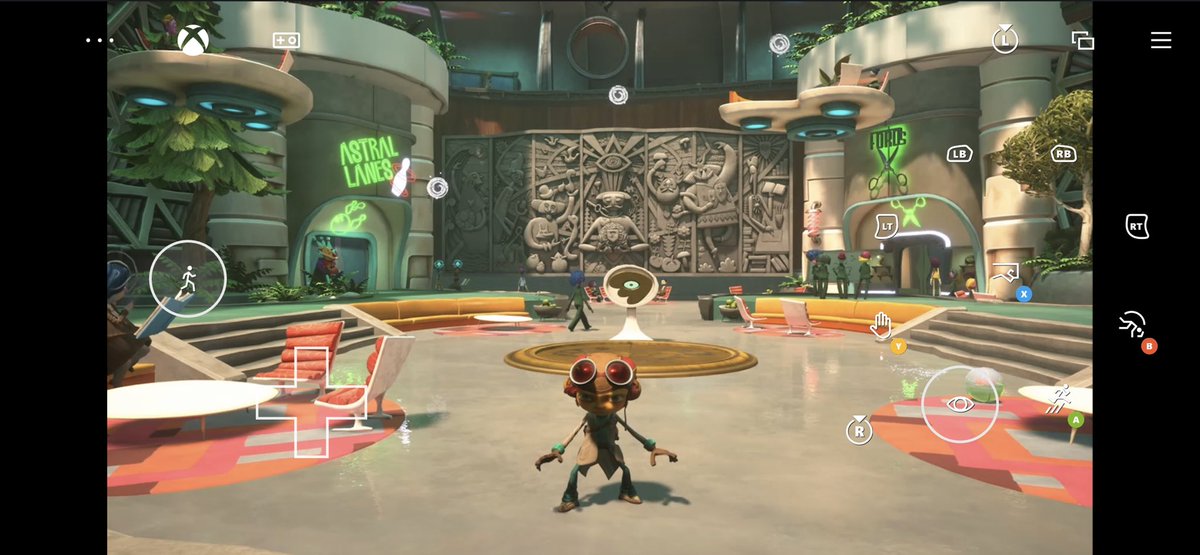Image resolution: width=1200 pixels, height=555 pixels.
Task: Touch the eye camera look stick
Action: (960, 404)
